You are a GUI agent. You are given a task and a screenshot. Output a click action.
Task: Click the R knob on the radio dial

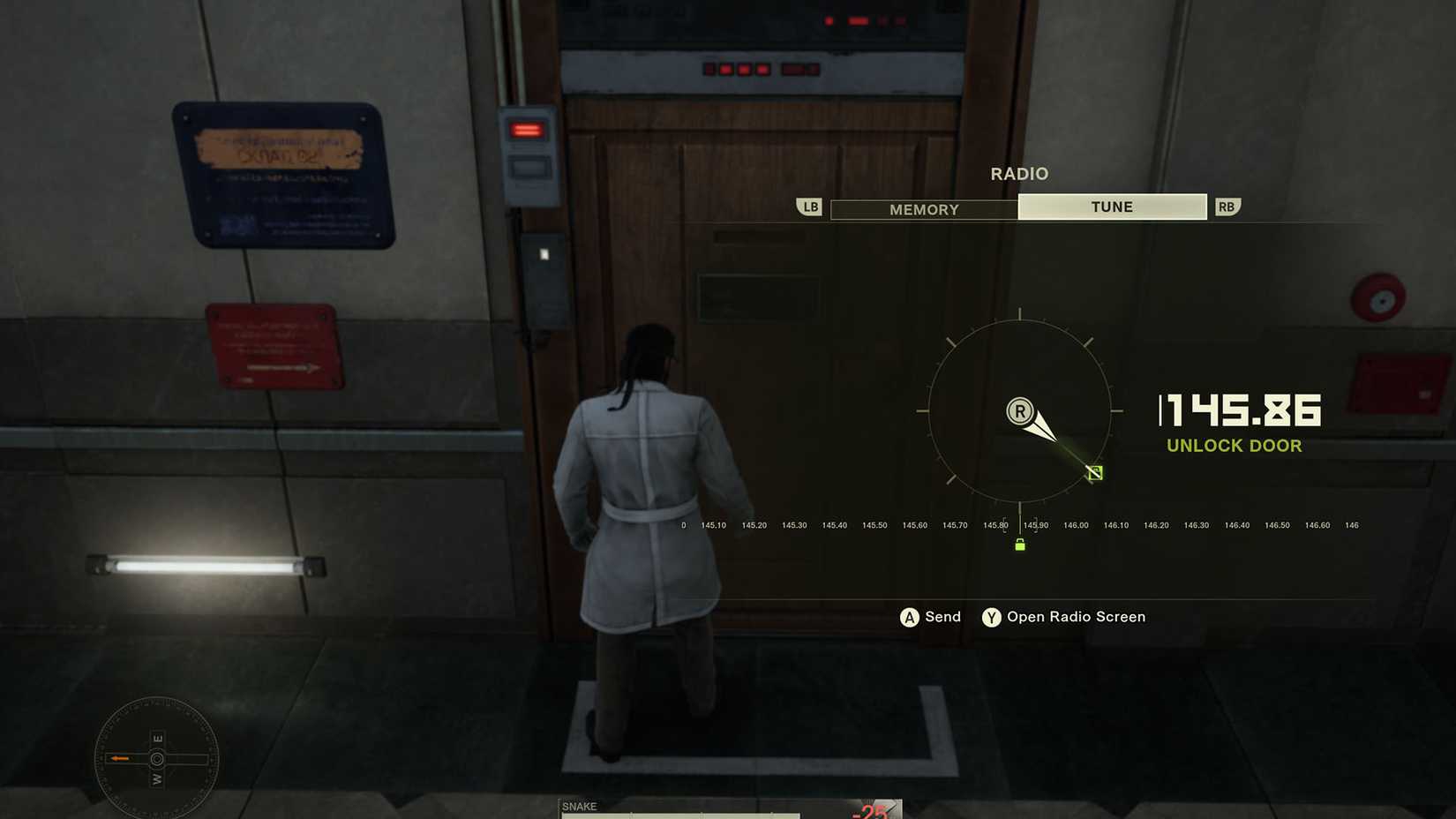[x=1019, y=410]
